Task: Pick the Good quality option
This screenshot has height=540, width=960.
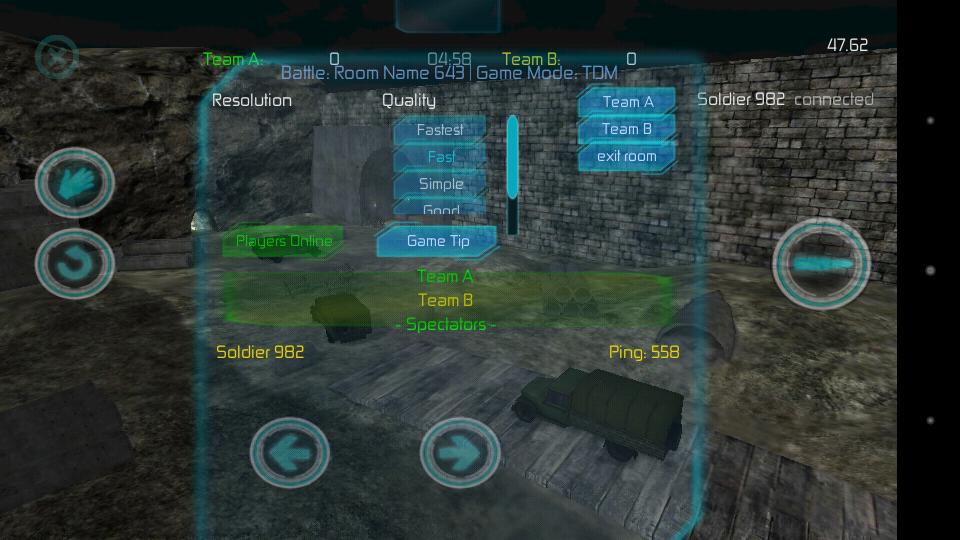Action: [440, 209]
